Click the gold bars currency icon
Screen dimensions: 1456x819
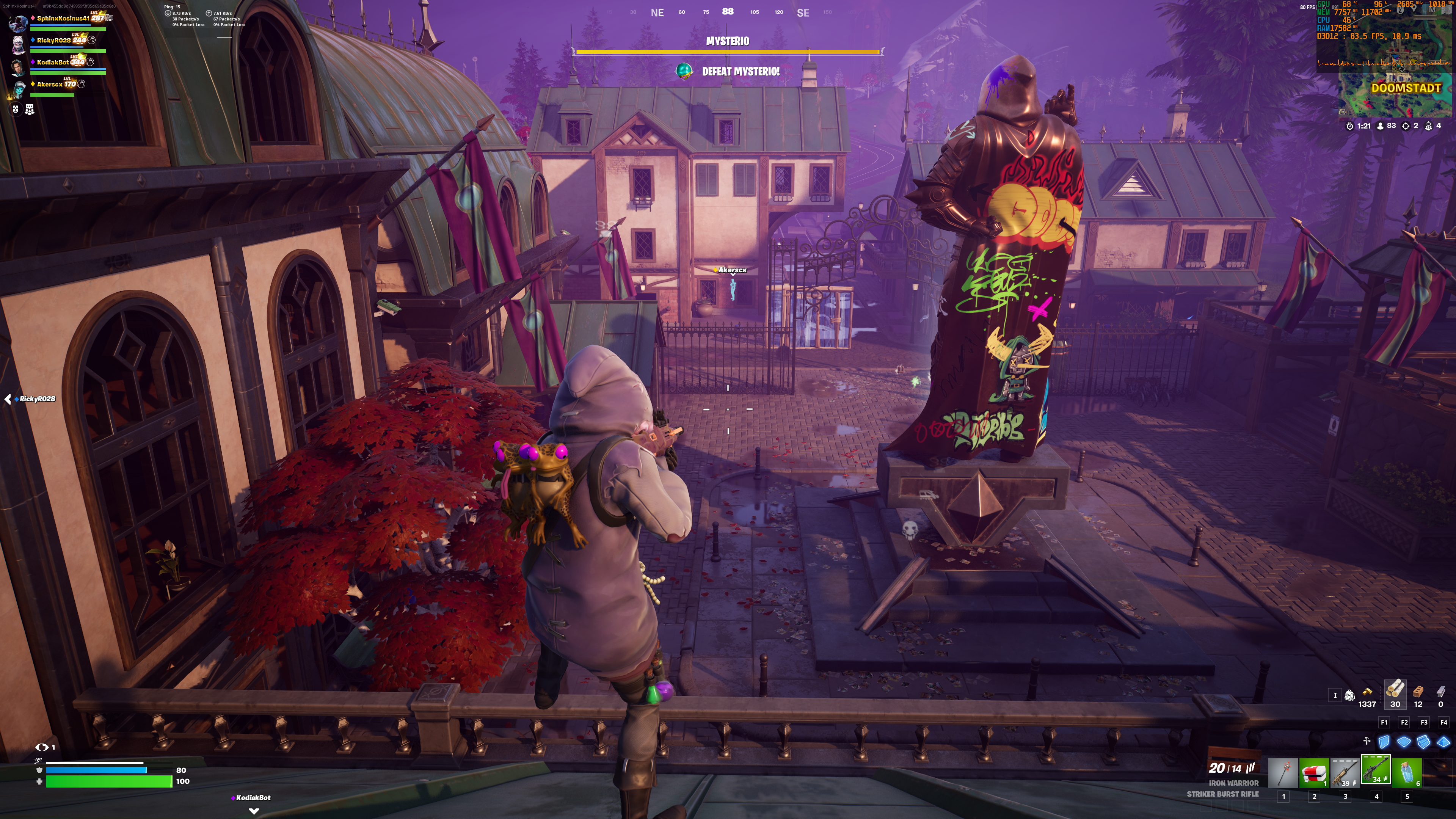[x=1367, y=692]
